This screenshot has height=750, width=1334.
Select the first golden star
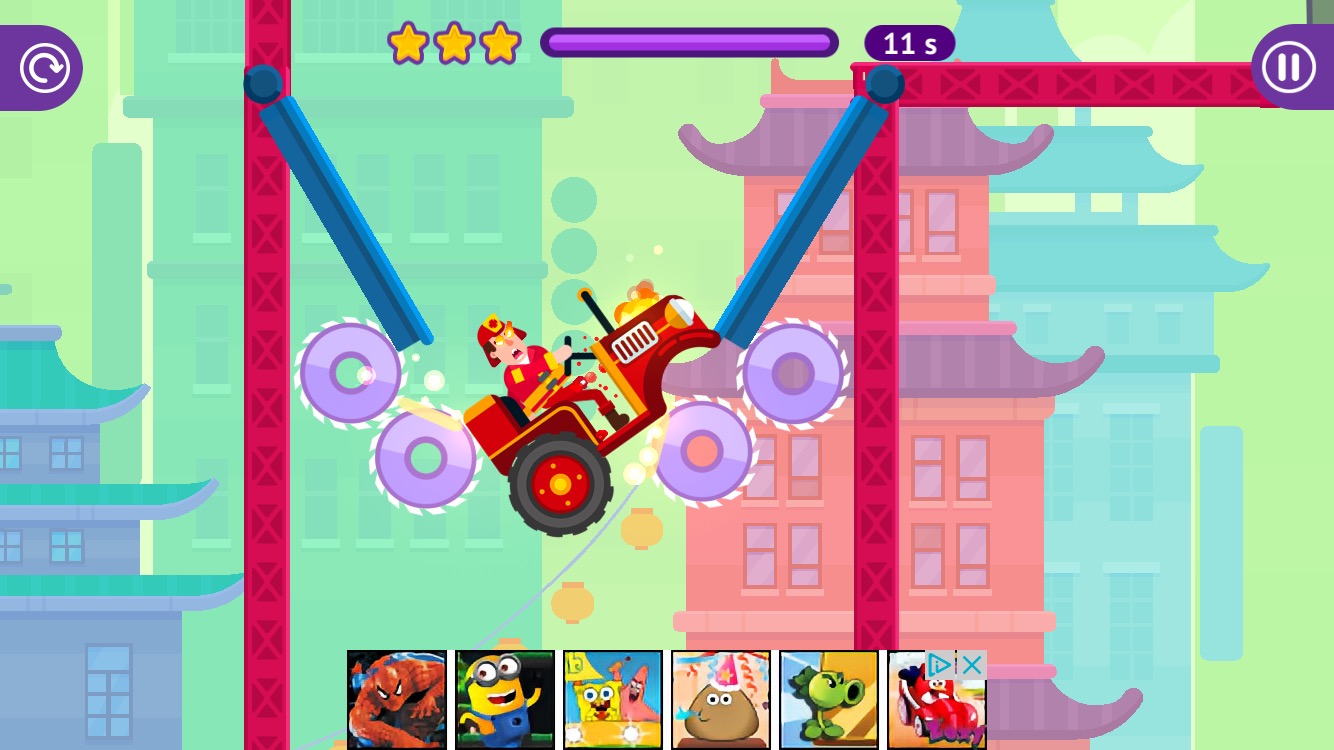click(410, 44)
